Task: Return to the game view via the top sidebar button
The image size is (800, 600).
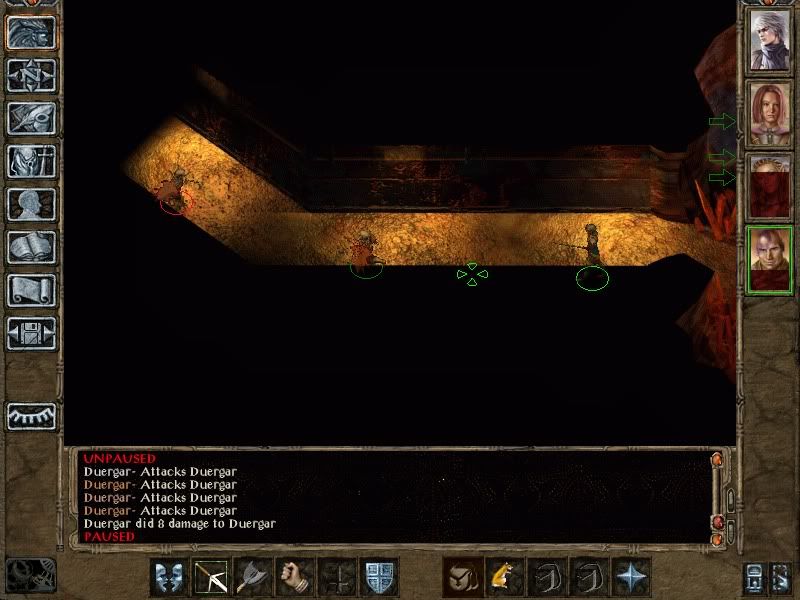Action: (x=31, y=33)
